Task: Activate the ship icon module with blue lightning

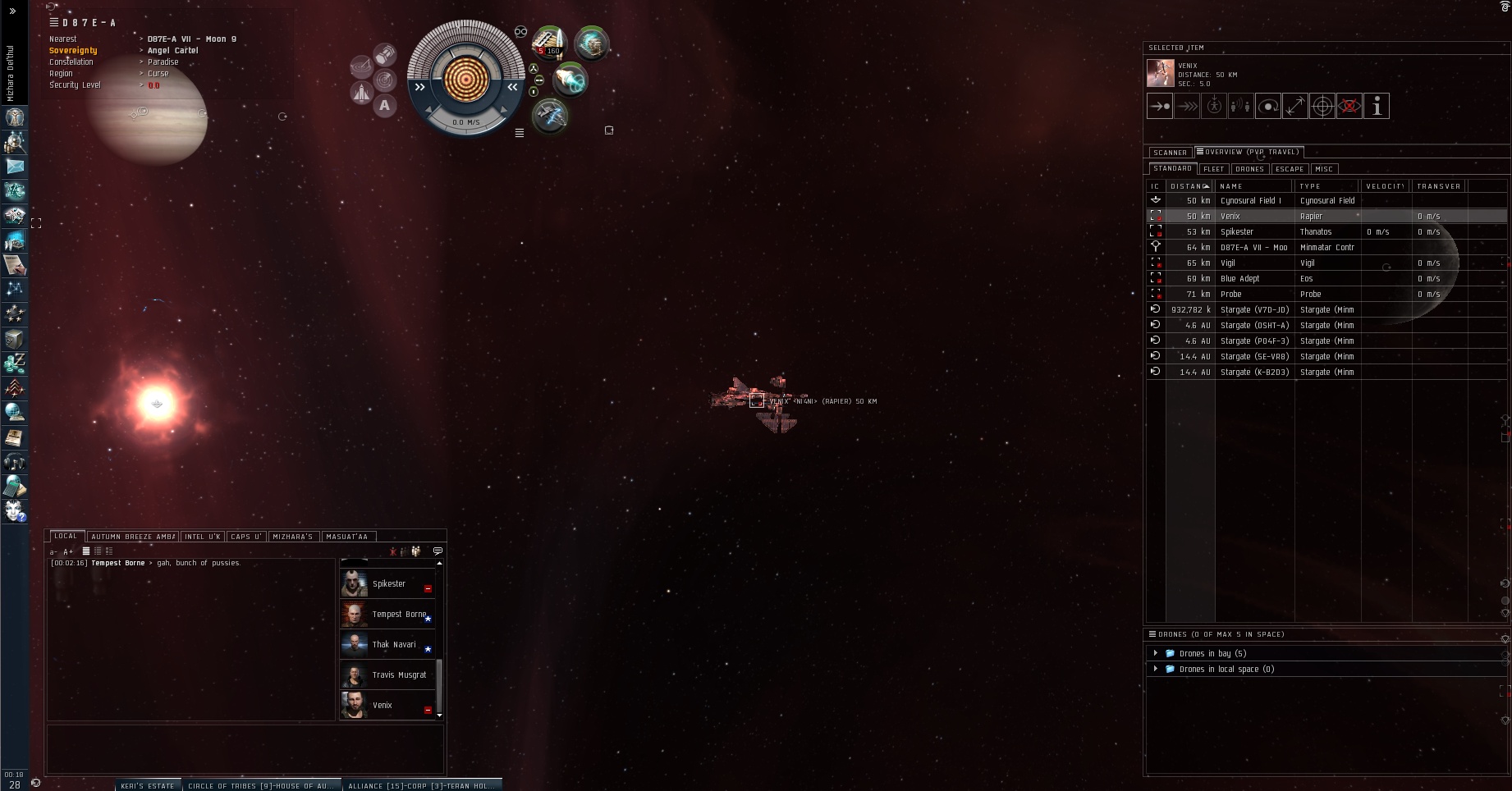Action: click(x=550, y=117)
